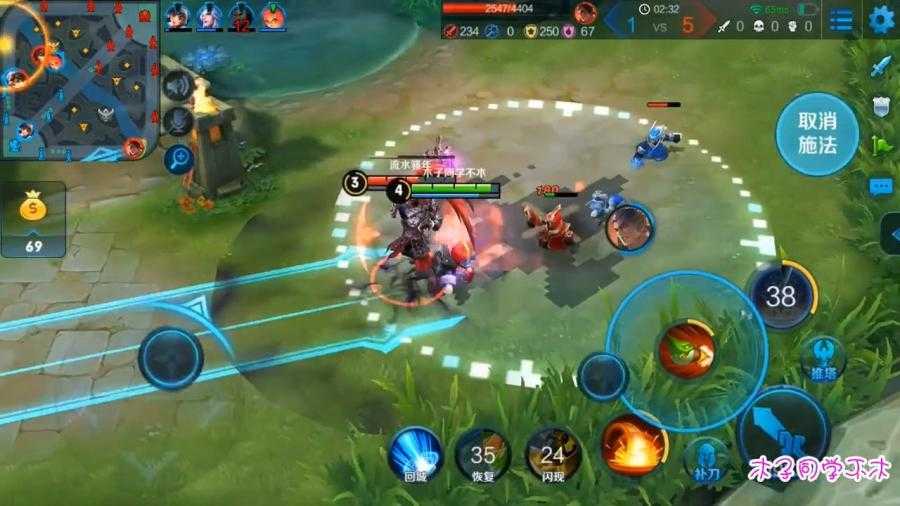900x506 pixels.
Task: Send the shield retreat signal
Action: 881,106
